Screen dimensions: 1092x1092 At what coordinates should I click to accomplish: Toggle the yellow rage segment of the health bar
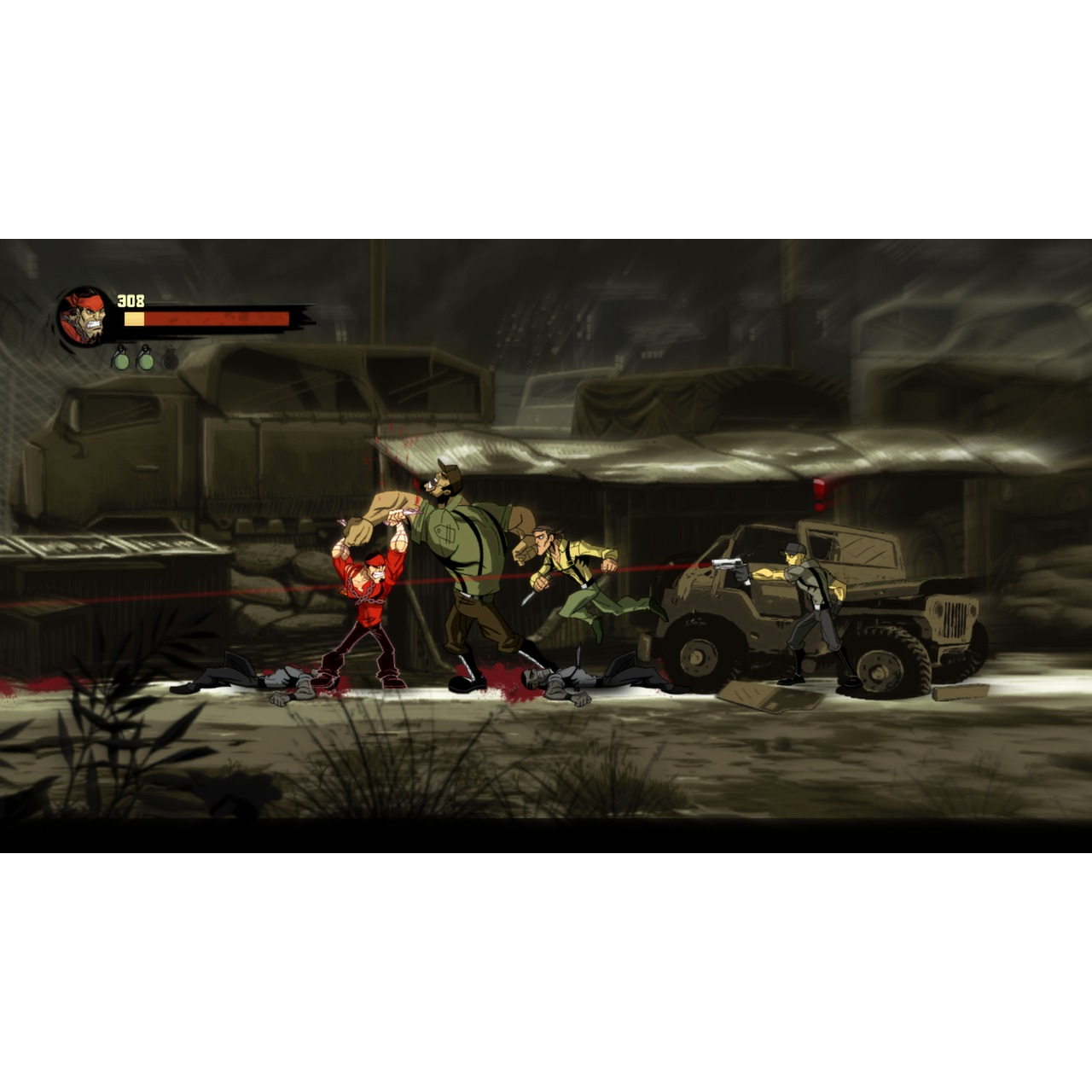point(134,317)
